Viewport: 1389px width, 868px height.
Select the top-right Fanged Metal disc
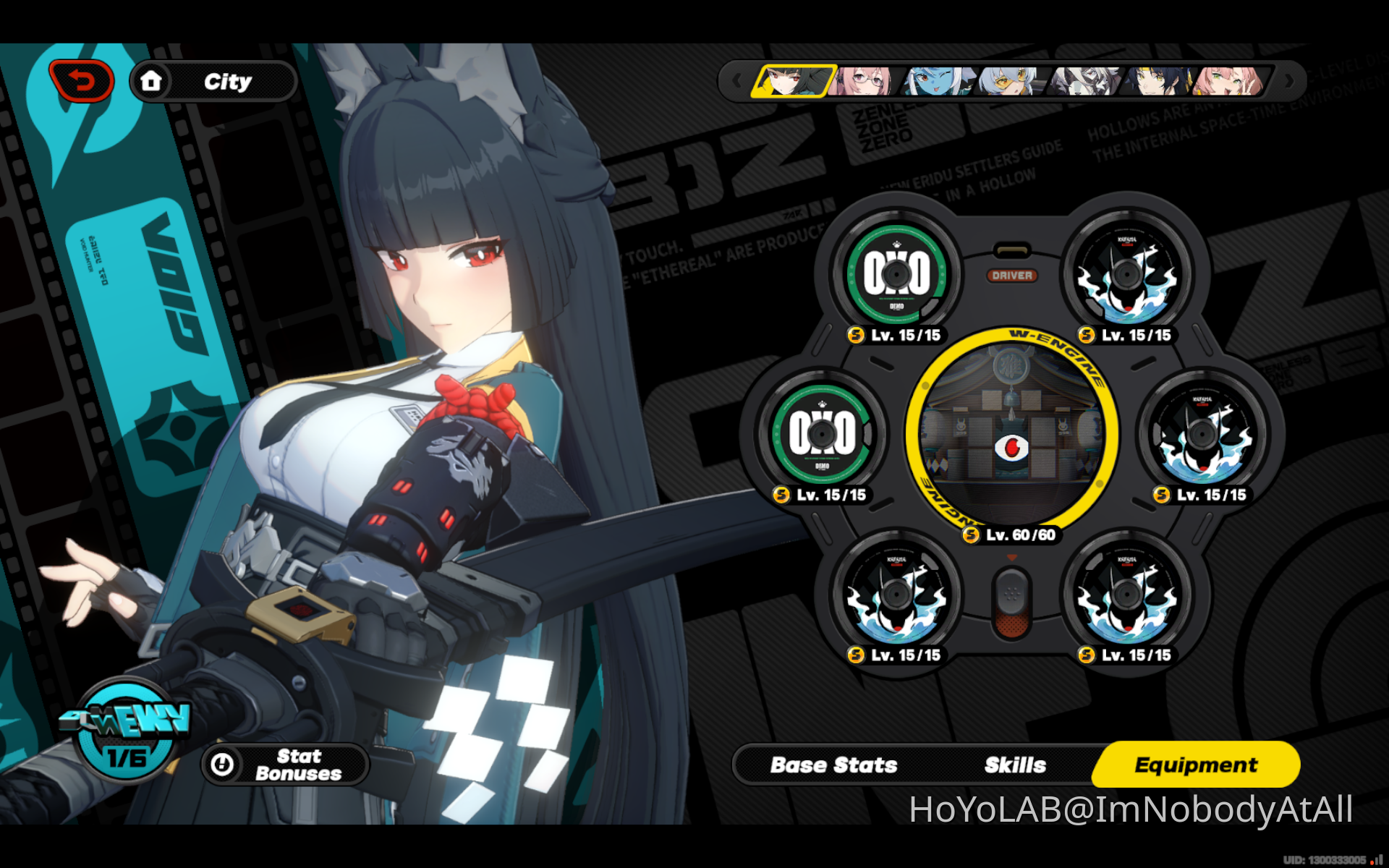1126,275
